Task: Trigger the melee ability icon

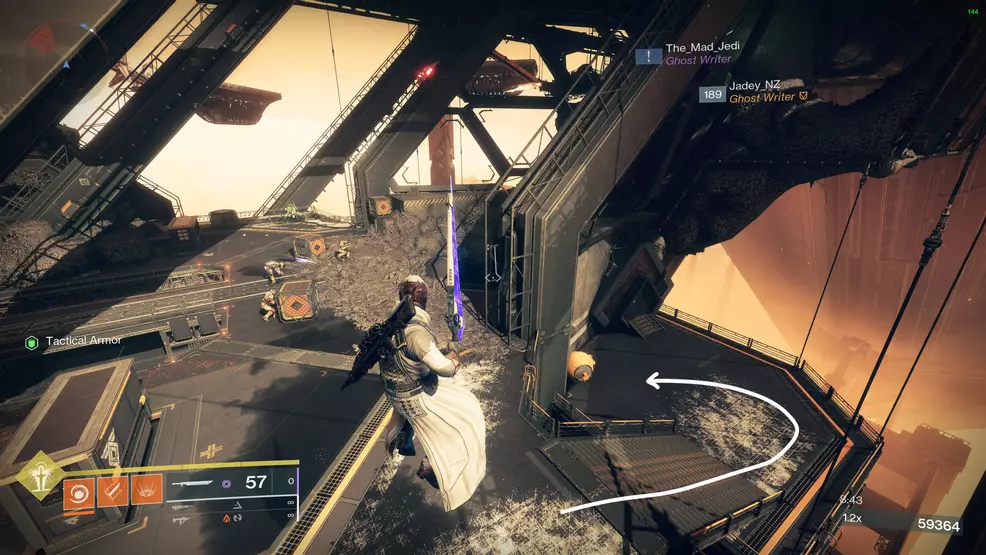Action: pos(112,491)
